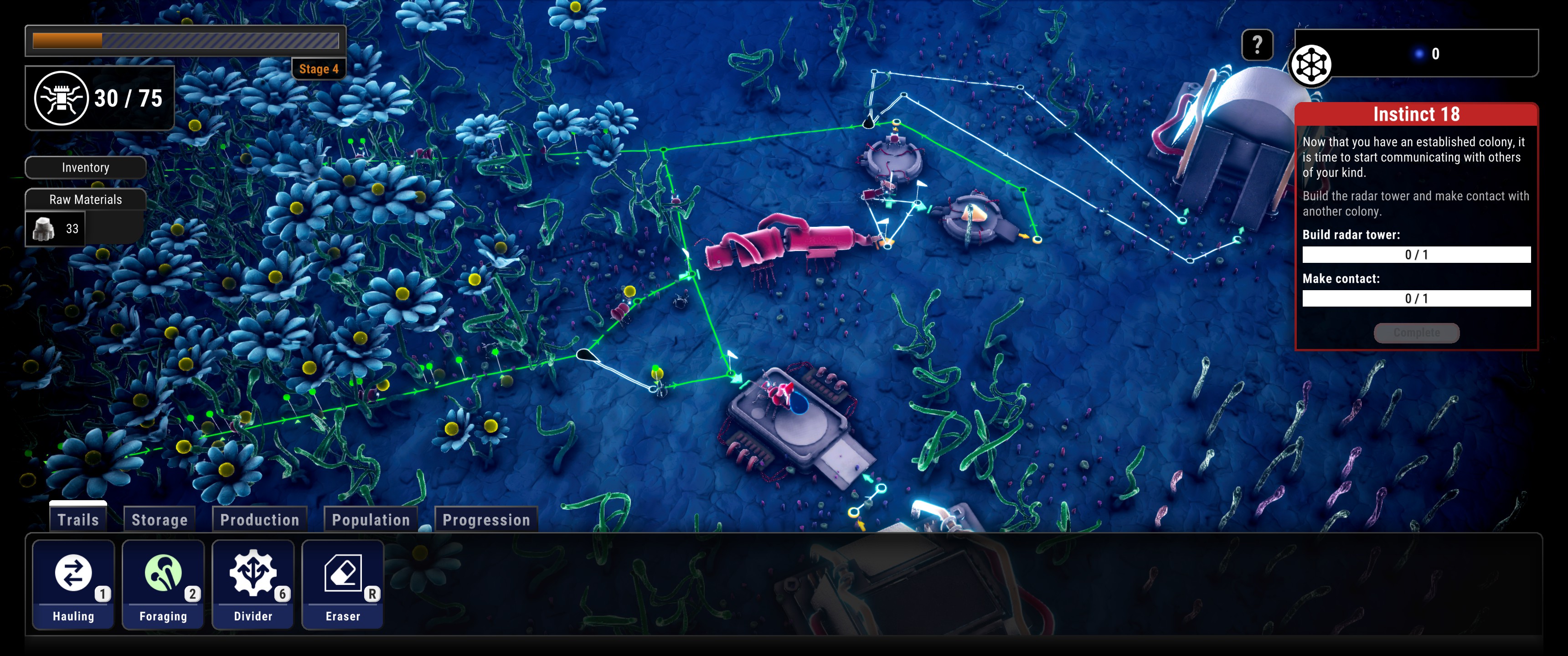Select the Production tab
Image resolution: width=1568 pixels, height=656 pixels.
tap(259, 519)
